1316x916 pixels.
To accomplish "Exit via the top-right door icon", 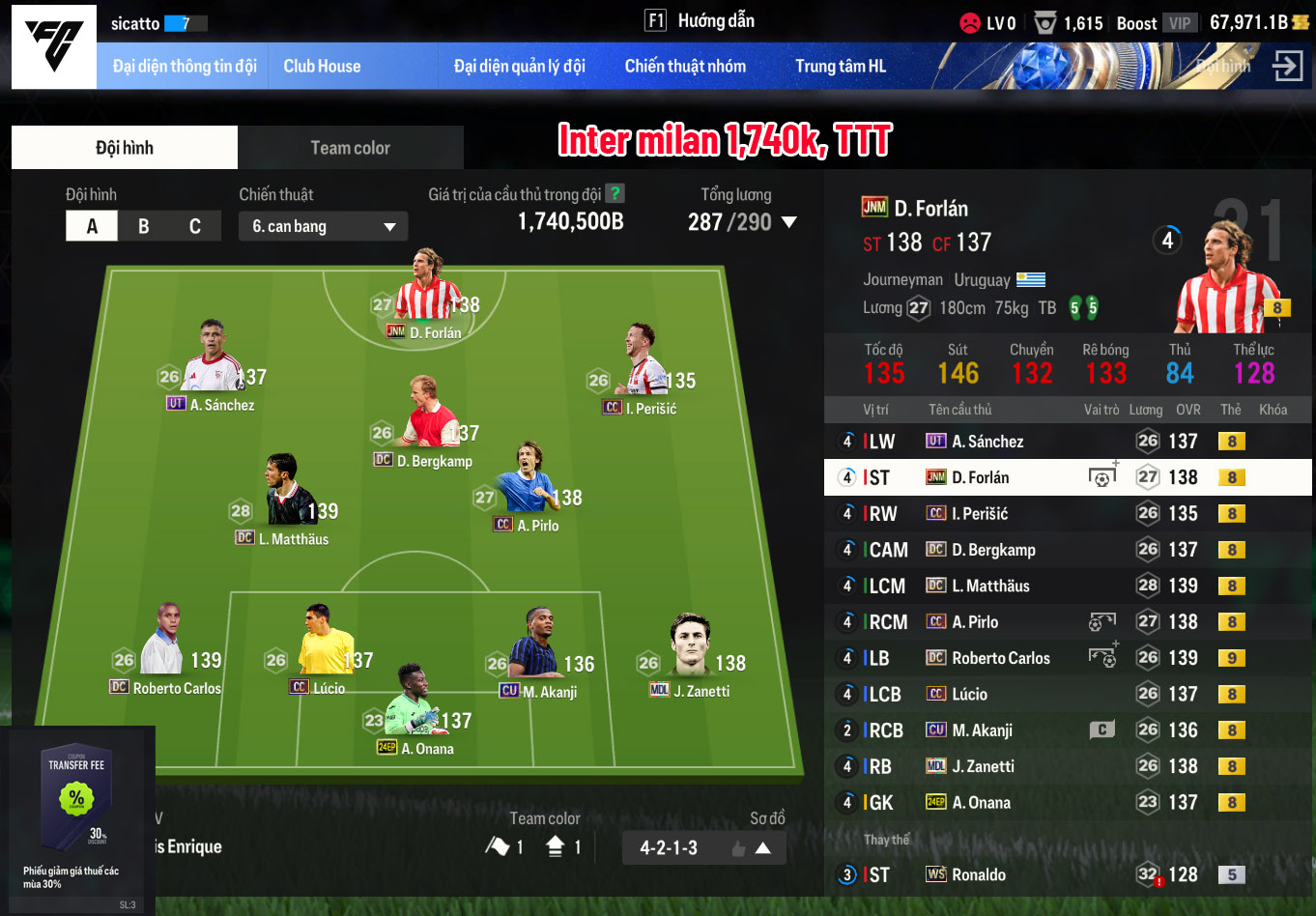I will coord(1287,66).
